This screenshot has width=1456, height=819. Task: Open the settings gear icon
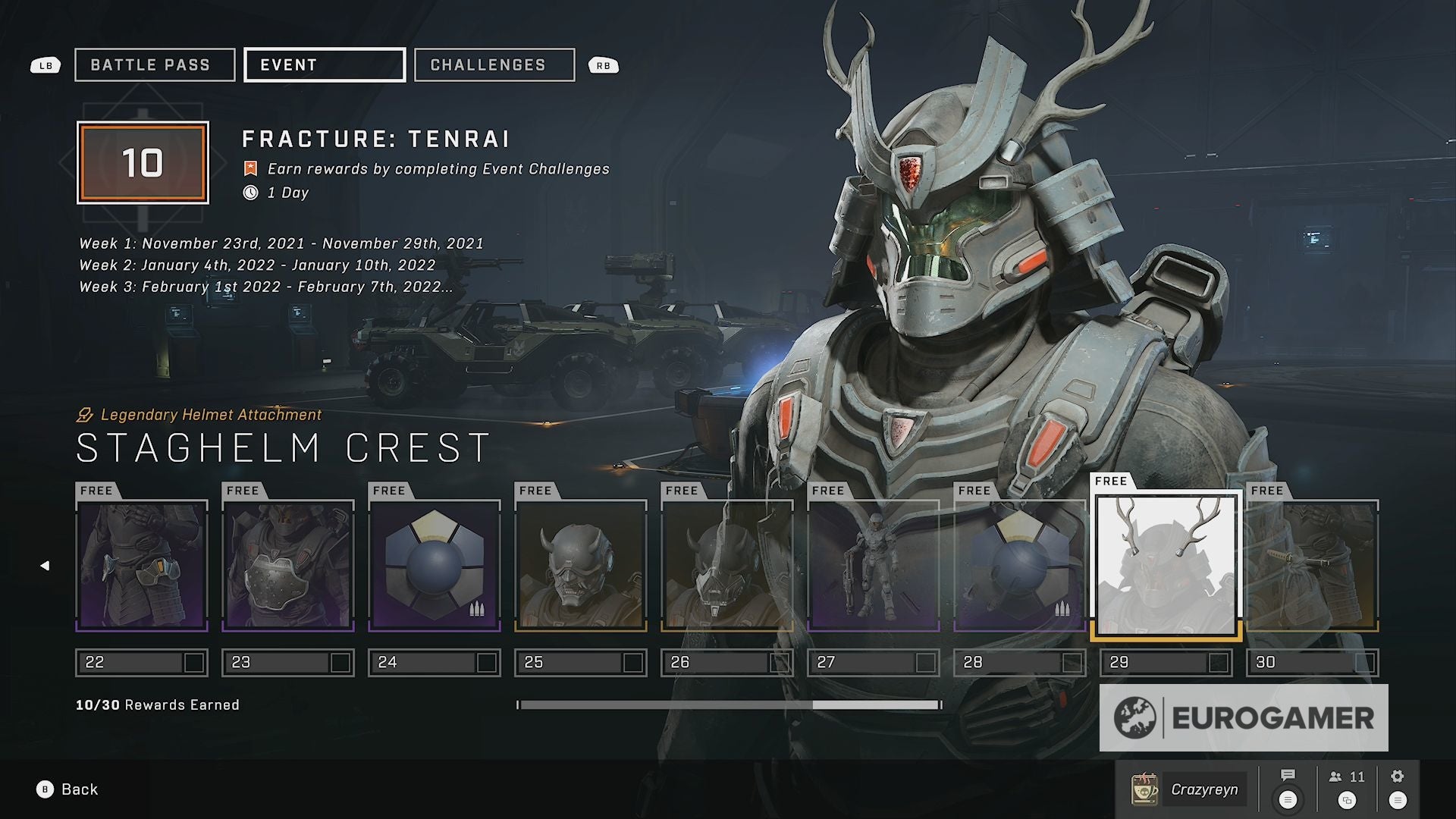tap(1398, 776)
